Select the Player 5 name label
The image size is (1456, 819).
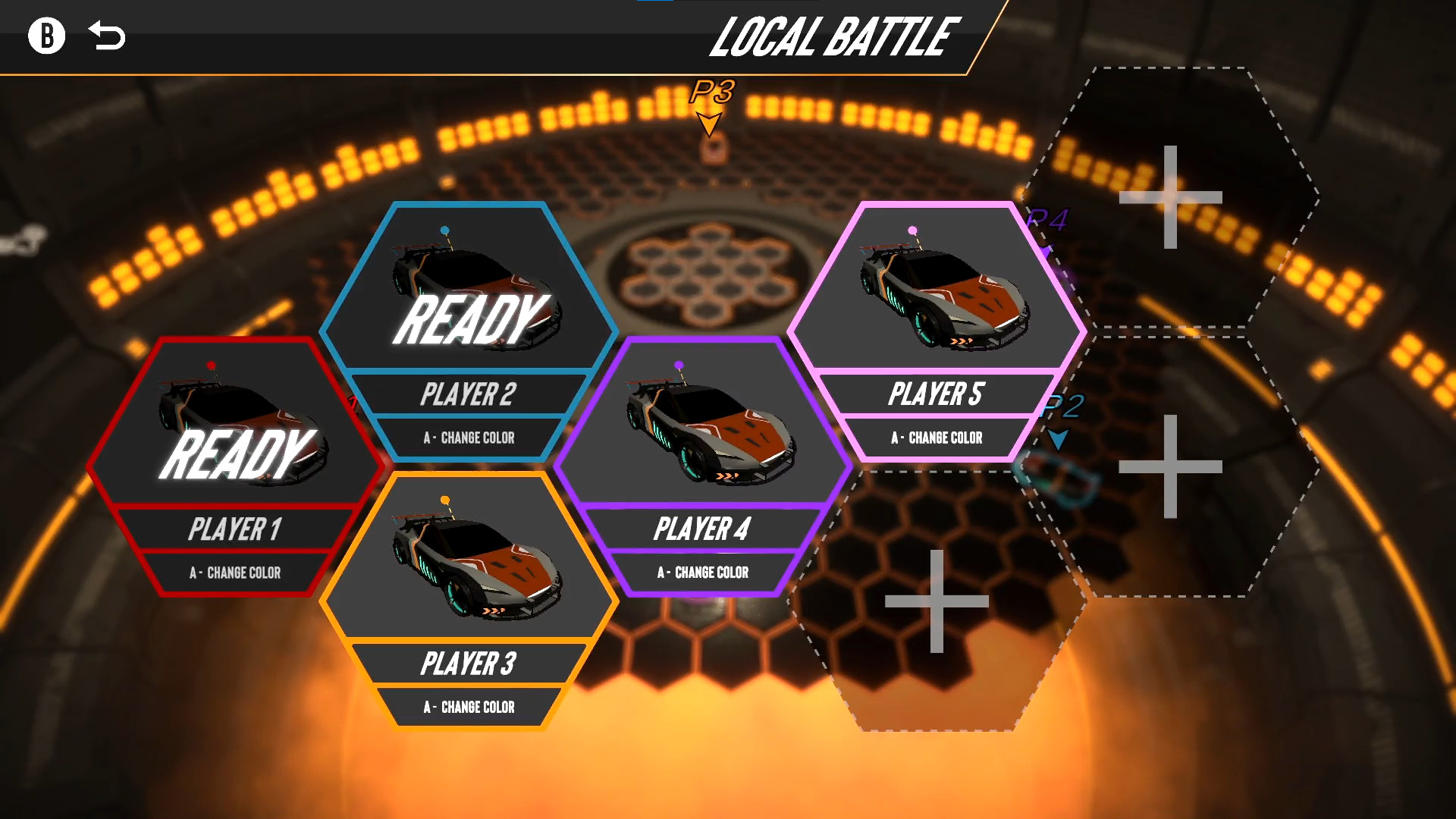938,394
